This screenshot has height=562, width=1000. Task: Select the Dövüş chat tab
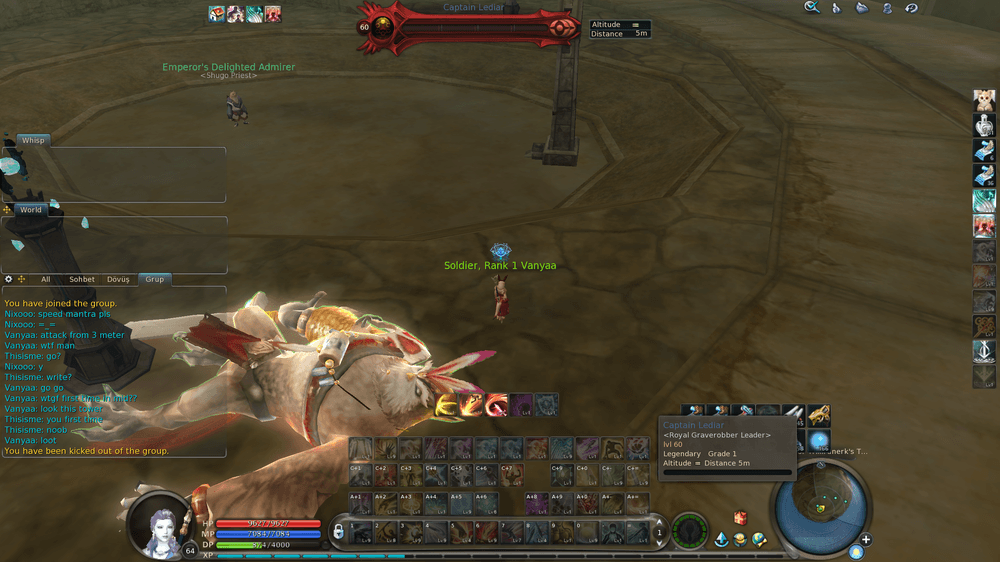click(120, 279)
